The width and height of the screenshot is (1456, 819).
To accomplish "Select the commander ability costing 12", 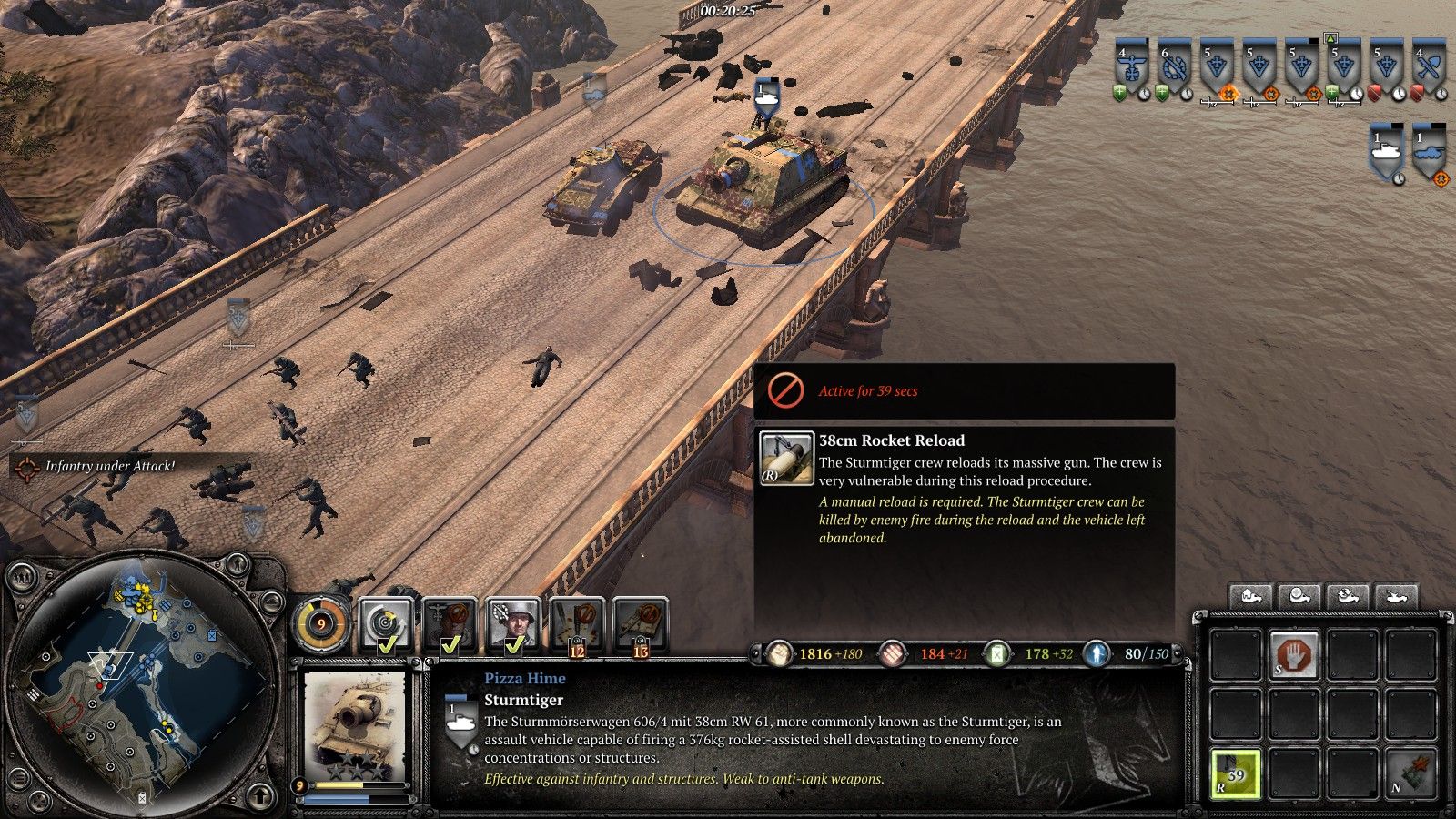I will [x=577, y=625].
